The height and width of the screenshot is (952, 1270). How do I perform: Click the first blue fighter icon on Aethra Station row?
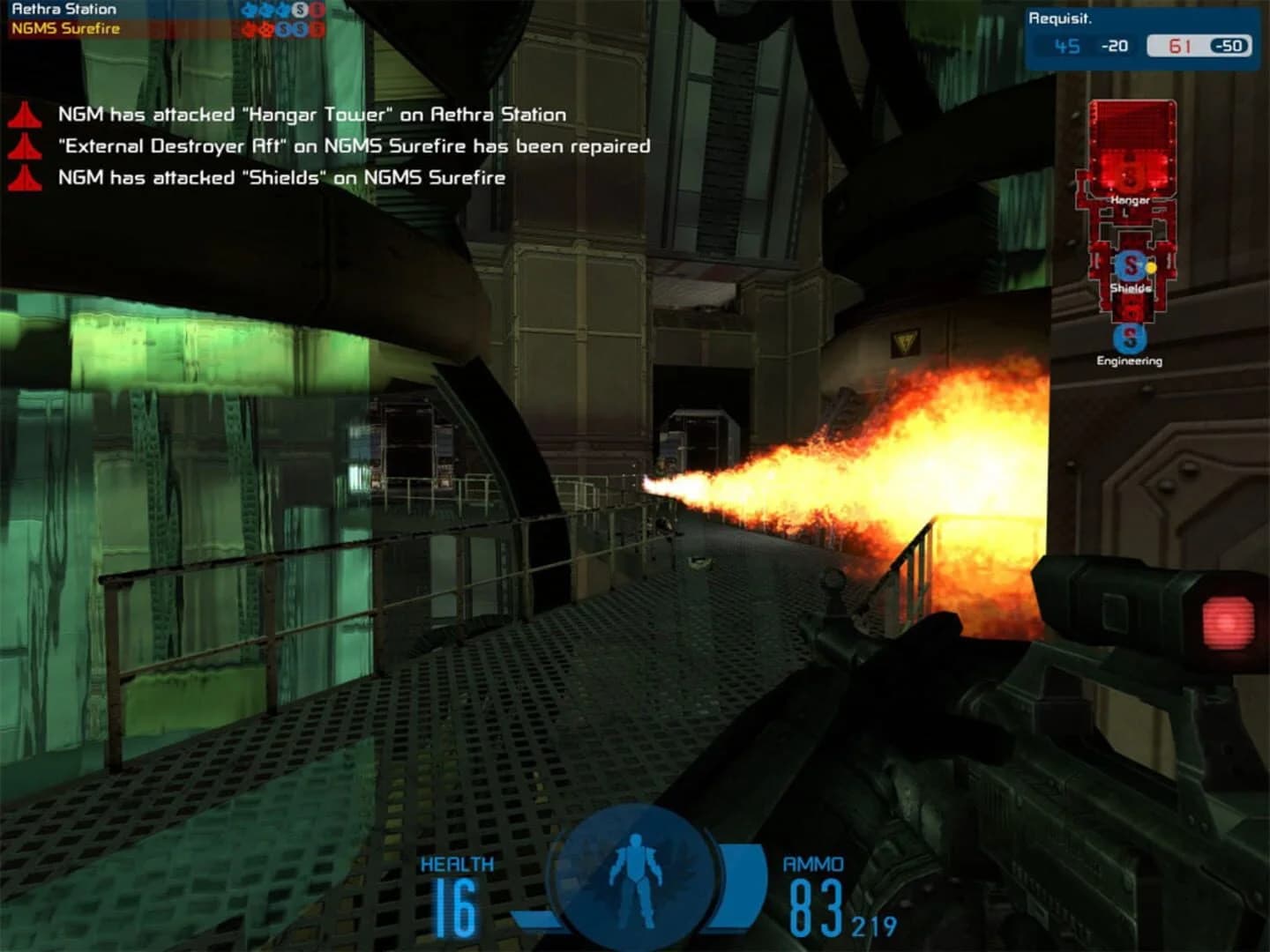(x=248, y=11)
